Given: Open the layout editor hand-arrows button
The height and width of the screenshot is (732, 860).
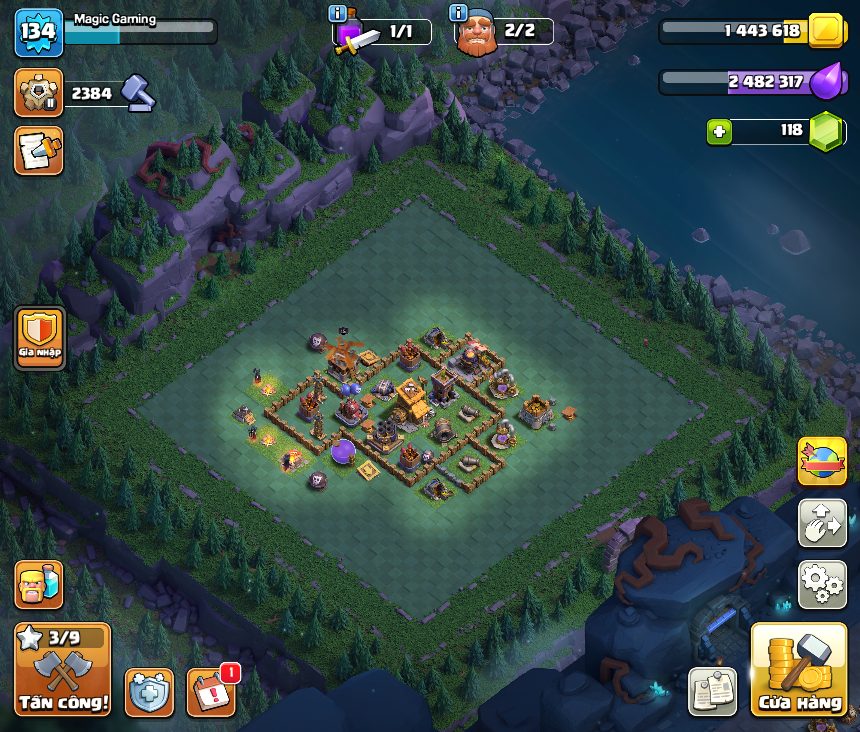Looking at the screenshot, I should (822, 523).
